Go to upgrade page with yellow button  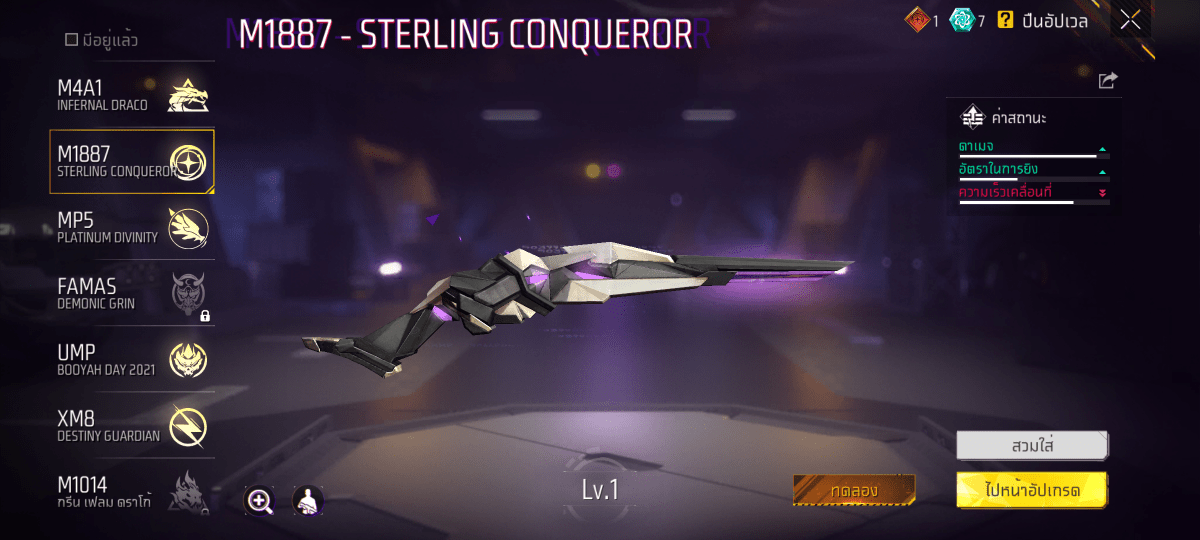click(x=1032, y=490)
